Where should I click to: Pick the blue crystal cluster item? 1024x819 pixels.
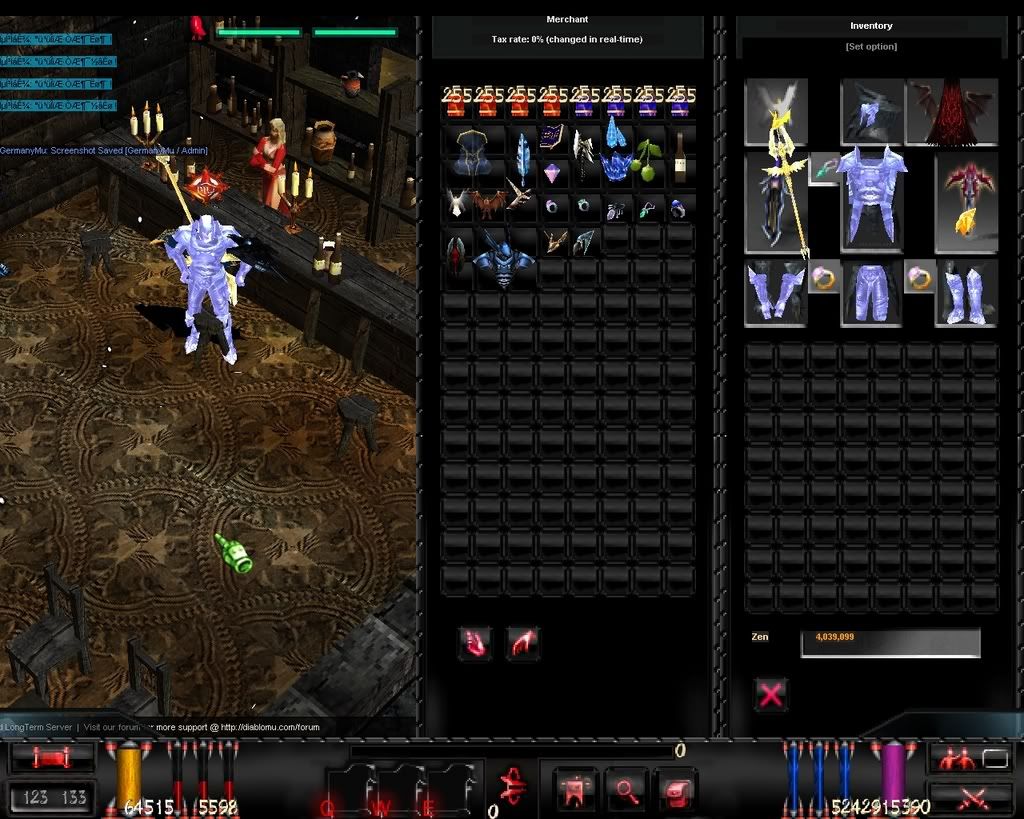coord(616,165)
